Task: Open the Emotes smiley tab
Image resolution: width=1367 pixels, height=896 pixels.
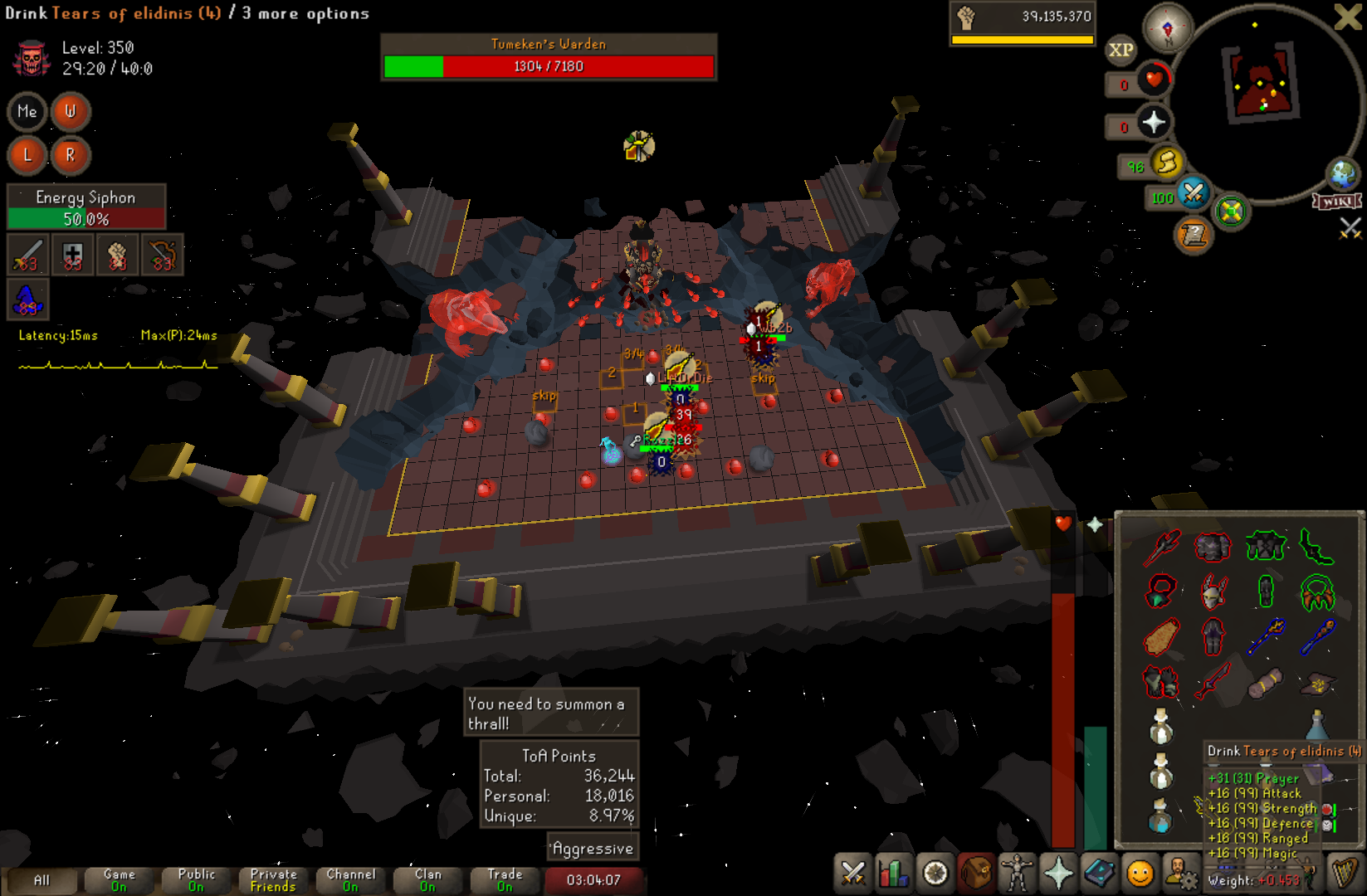Action: (x=1140, y=874)
